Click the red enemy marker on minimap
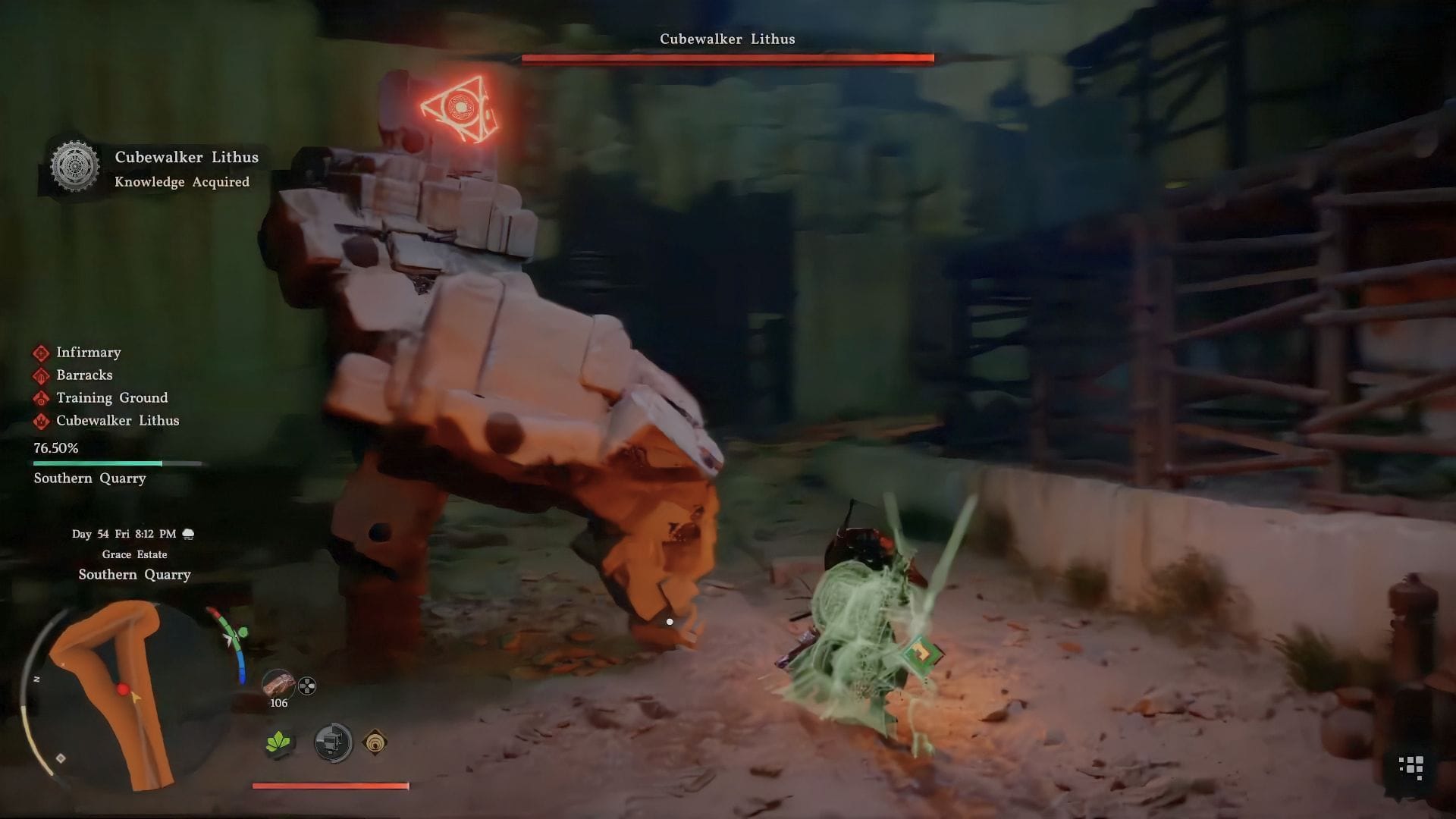The width and height of the screenshot is (1456, 819). (122, 689)
